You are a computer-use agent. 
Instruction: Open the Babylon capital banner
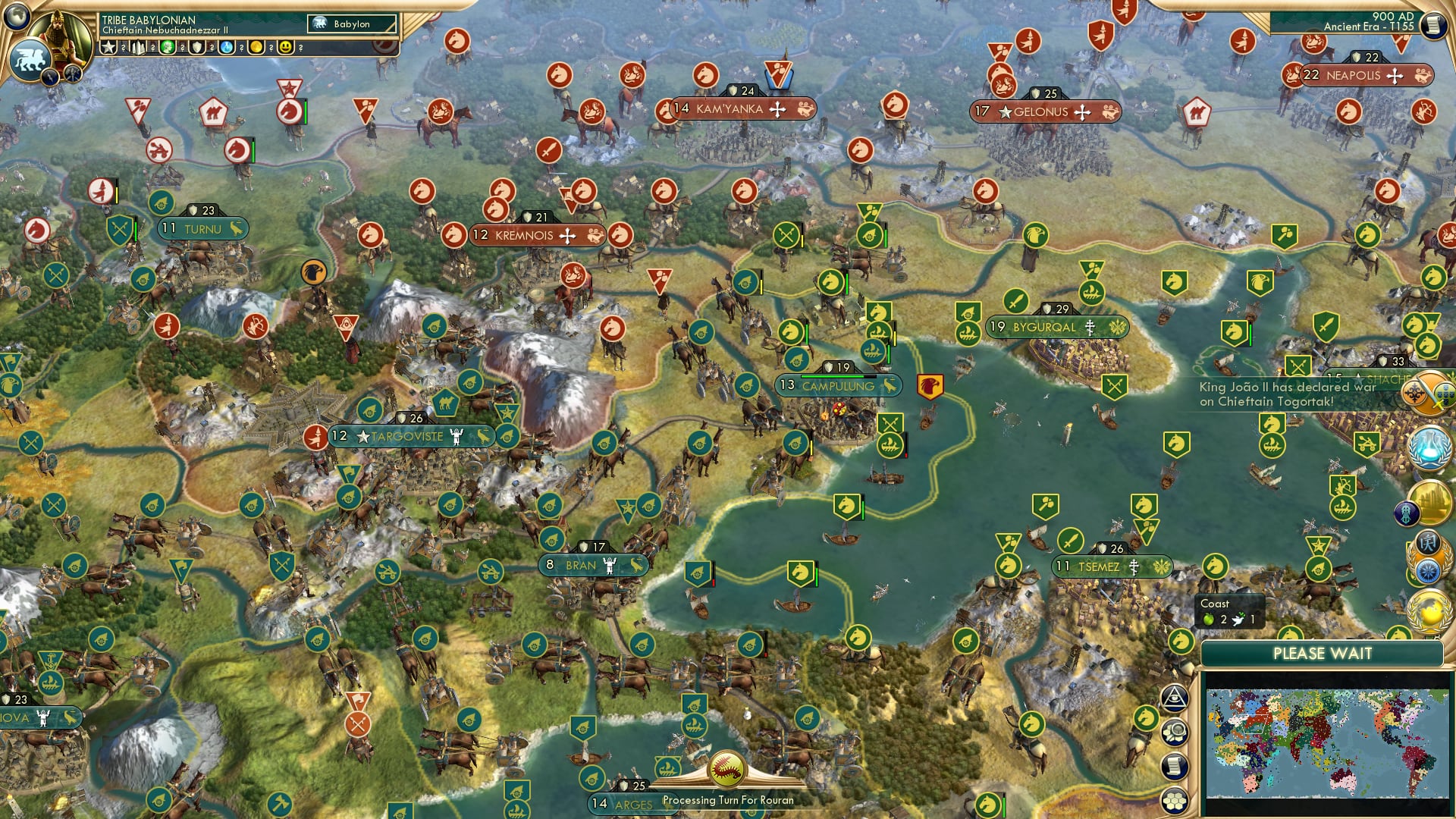click(x=350, y=24)
